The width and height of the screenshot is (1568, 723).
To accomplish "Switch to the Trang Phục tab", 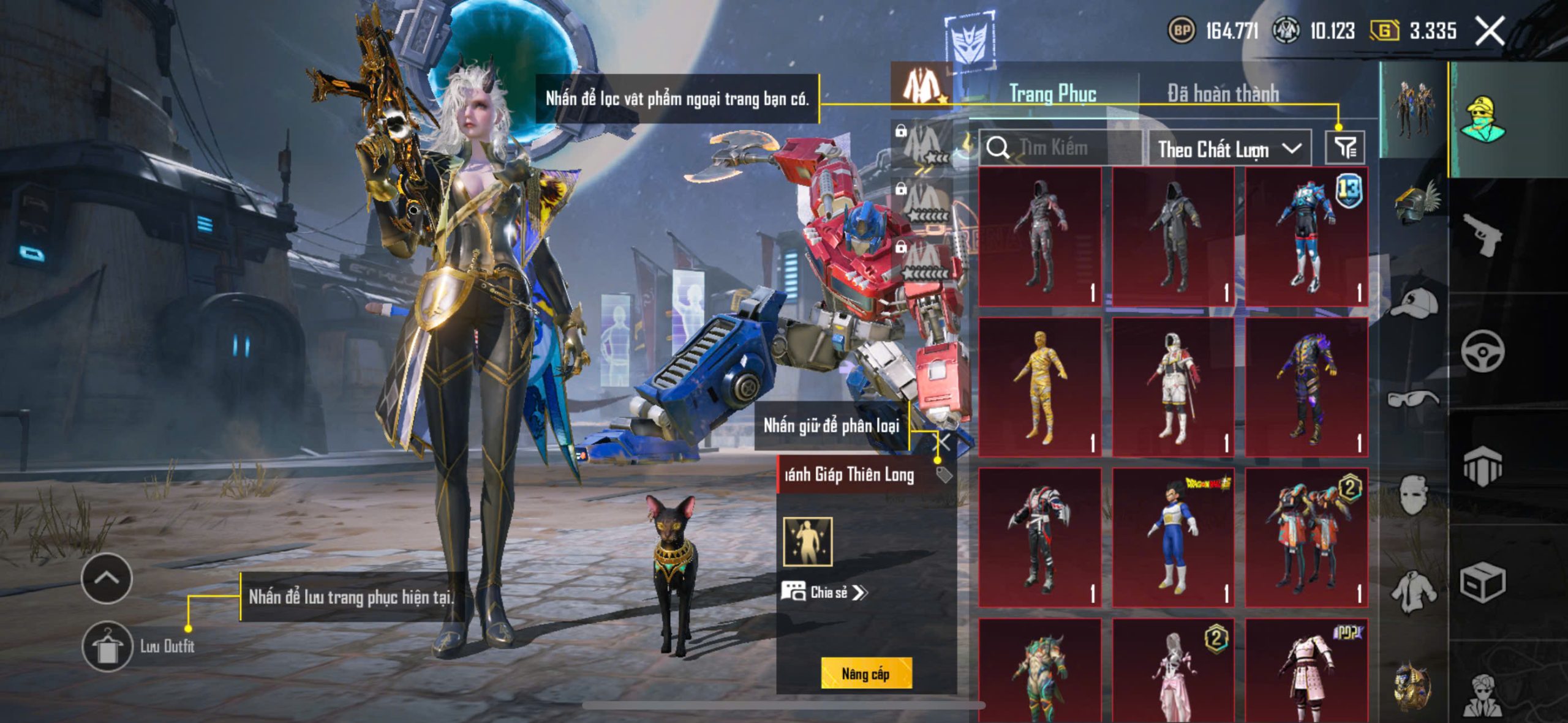I will (1052, 94).
